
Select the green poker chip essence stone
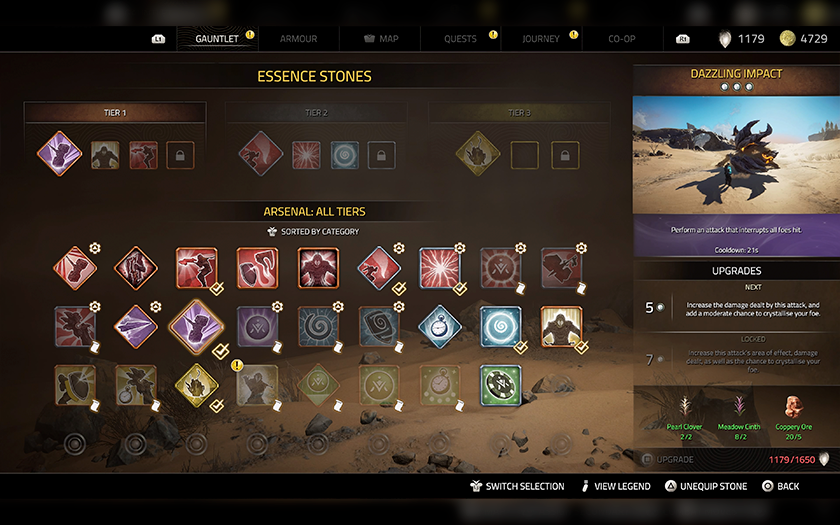(500, 385)
